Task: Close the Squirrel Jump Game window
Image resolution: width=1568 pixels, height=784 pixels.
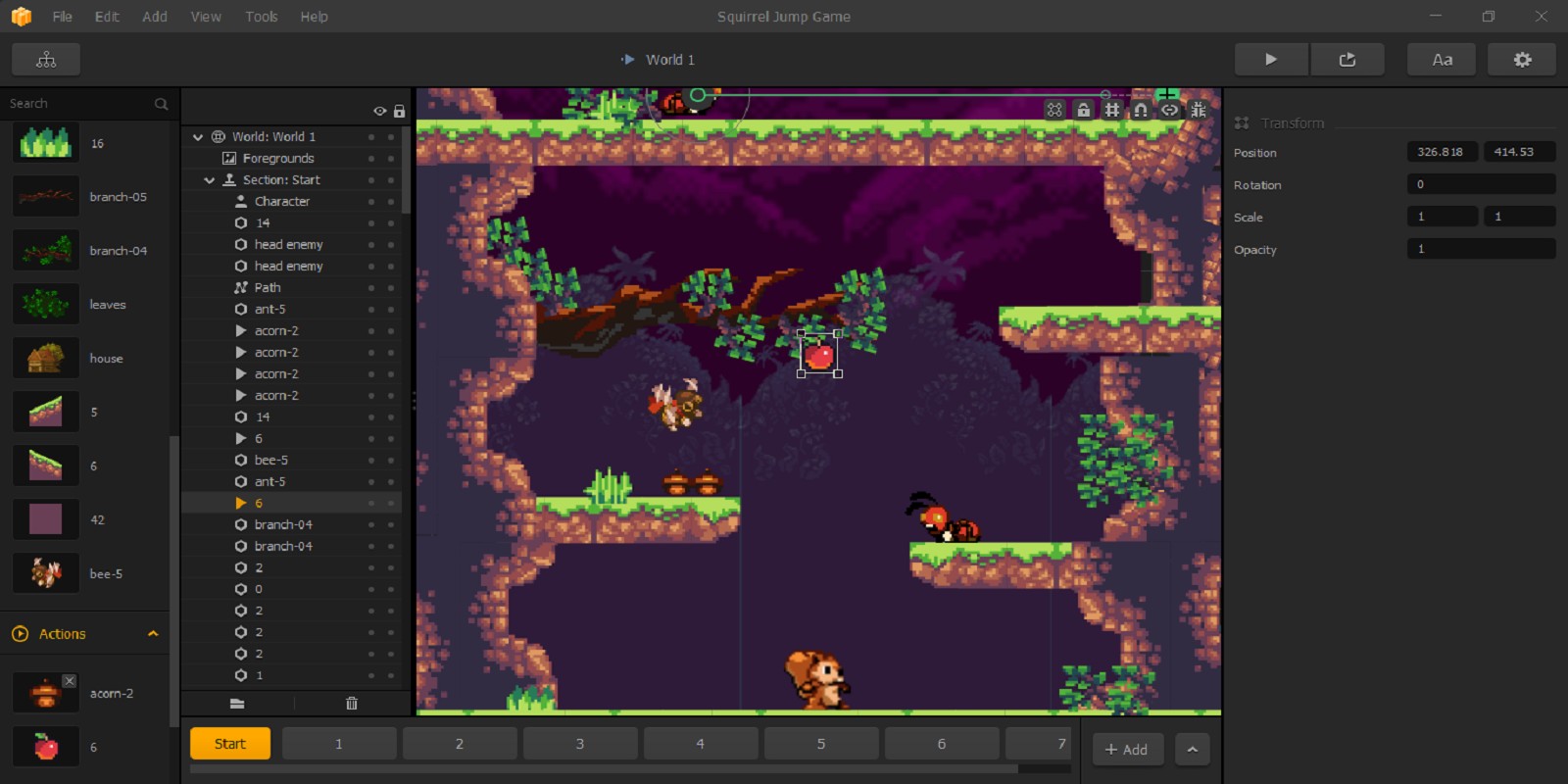Action: [x=1541, y=17]
